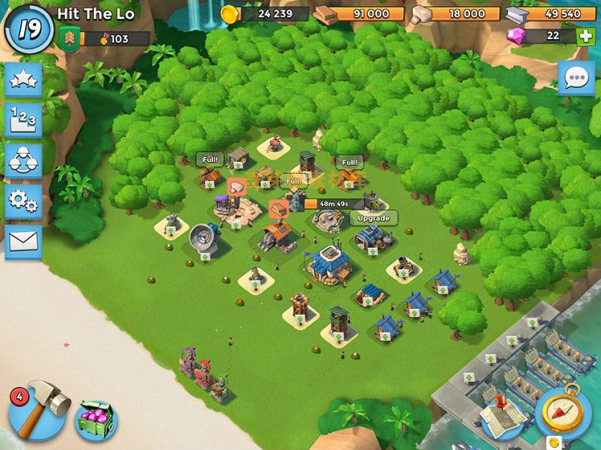Viewport: 601px width, 450px height.
Task: Open the settings gear menu
Action: [24, 200]
